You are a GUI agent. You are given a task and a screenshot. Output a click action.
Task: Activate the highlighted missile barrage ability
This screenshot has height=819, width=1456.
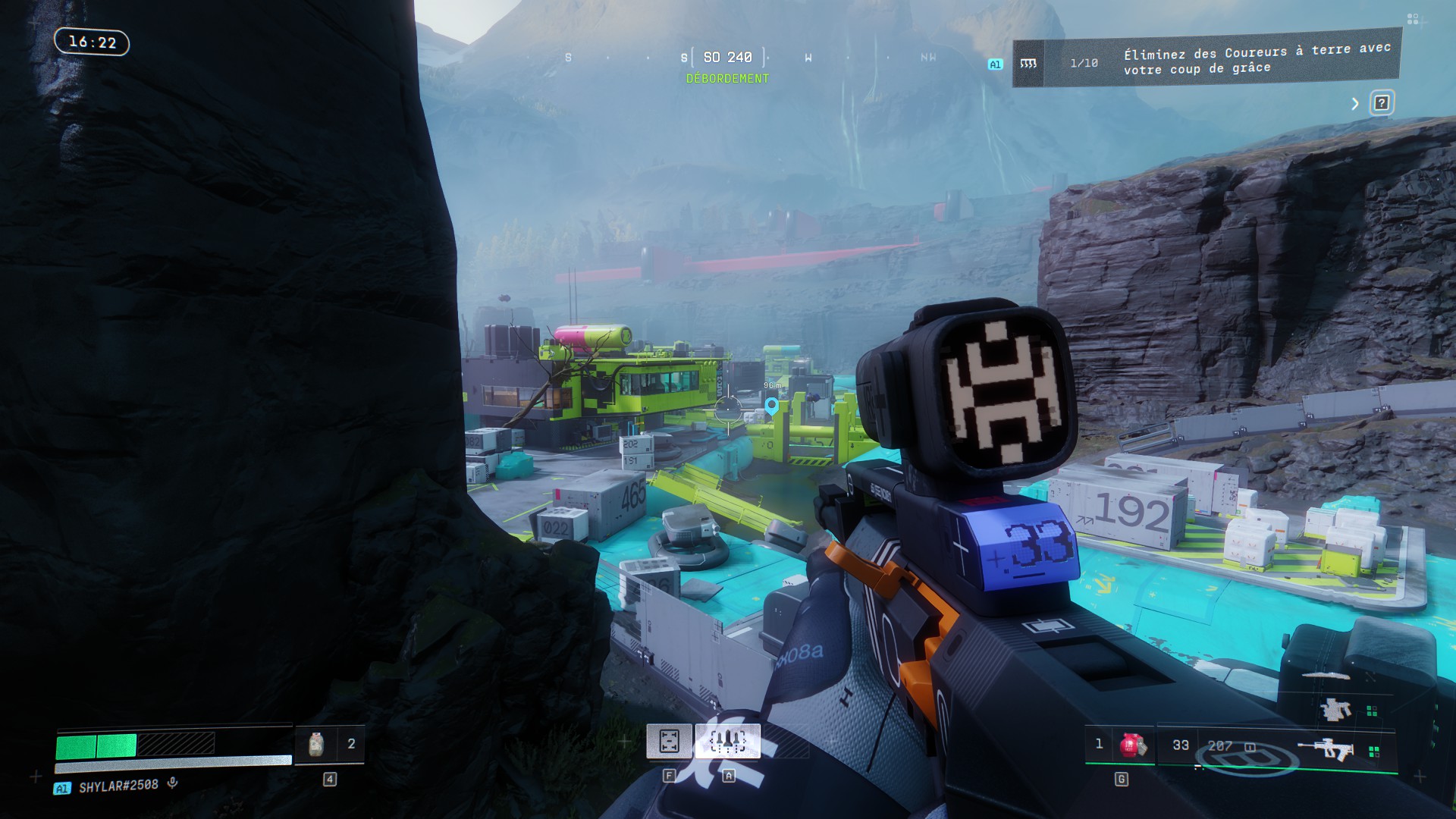pyautogui.click(x=727, y=741)
